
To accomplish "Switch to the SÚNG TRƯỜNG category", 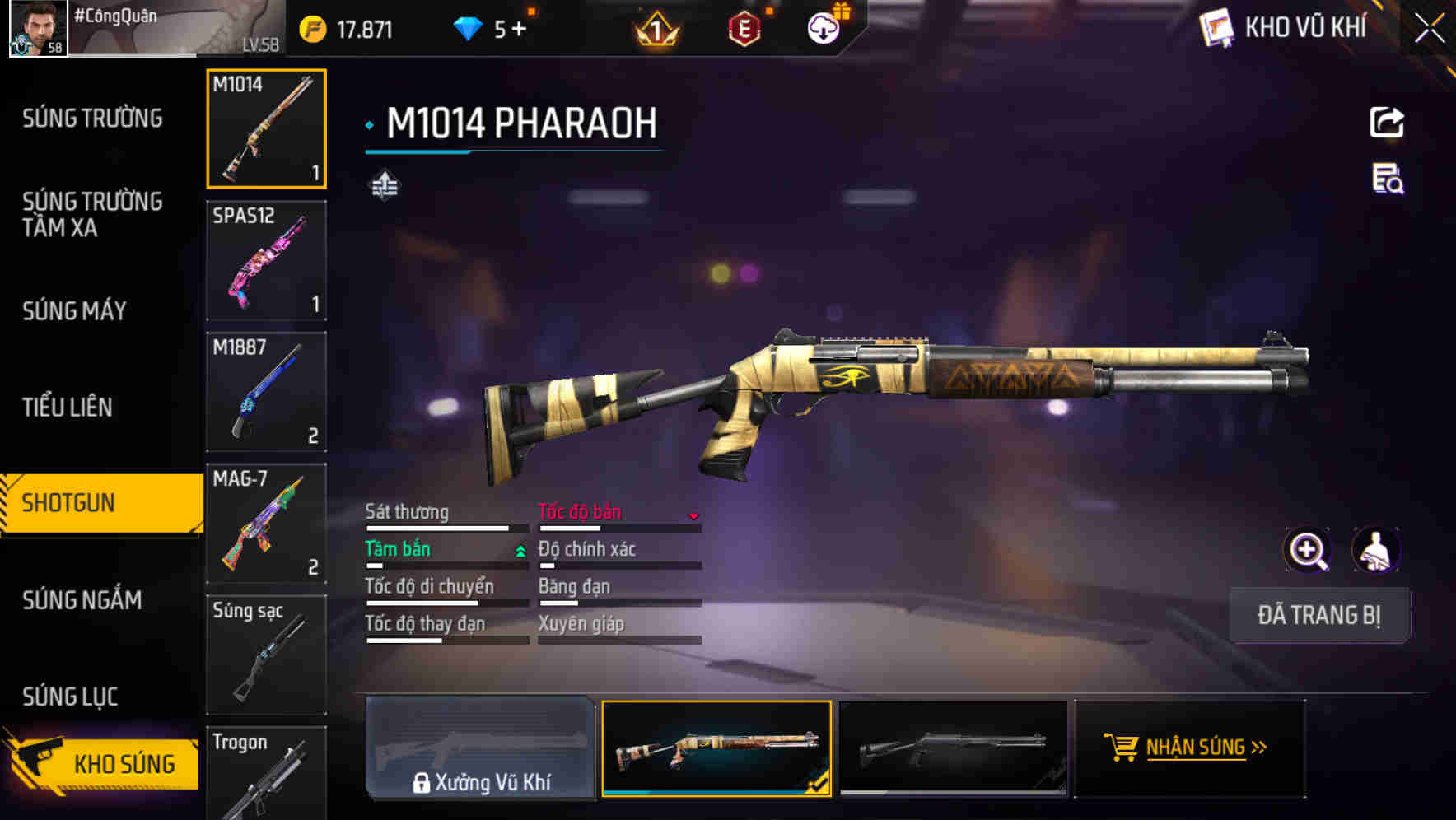I will pos(91,118).
